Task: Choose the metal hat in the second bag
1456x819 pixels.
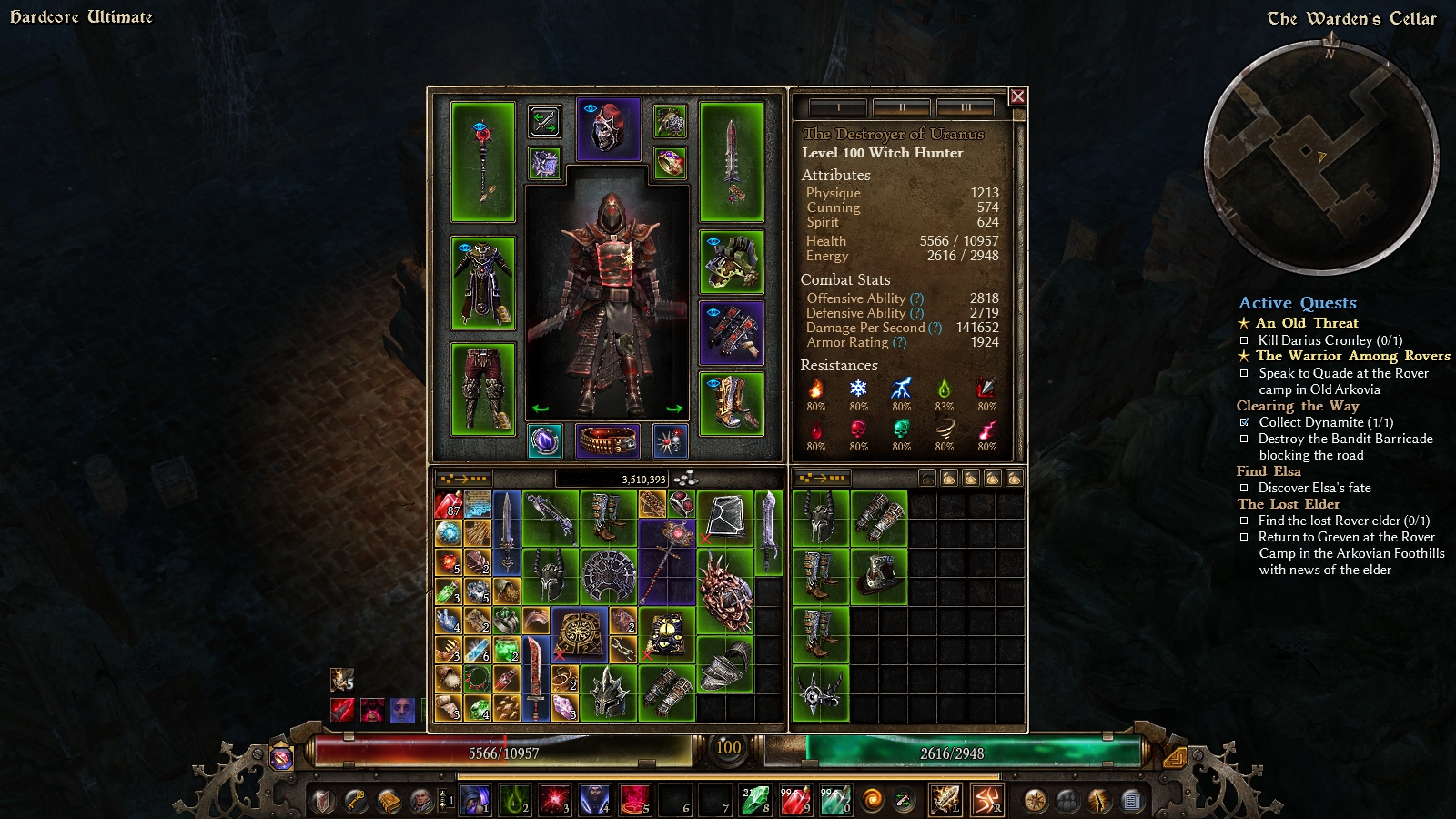Action: coord(879,576)
